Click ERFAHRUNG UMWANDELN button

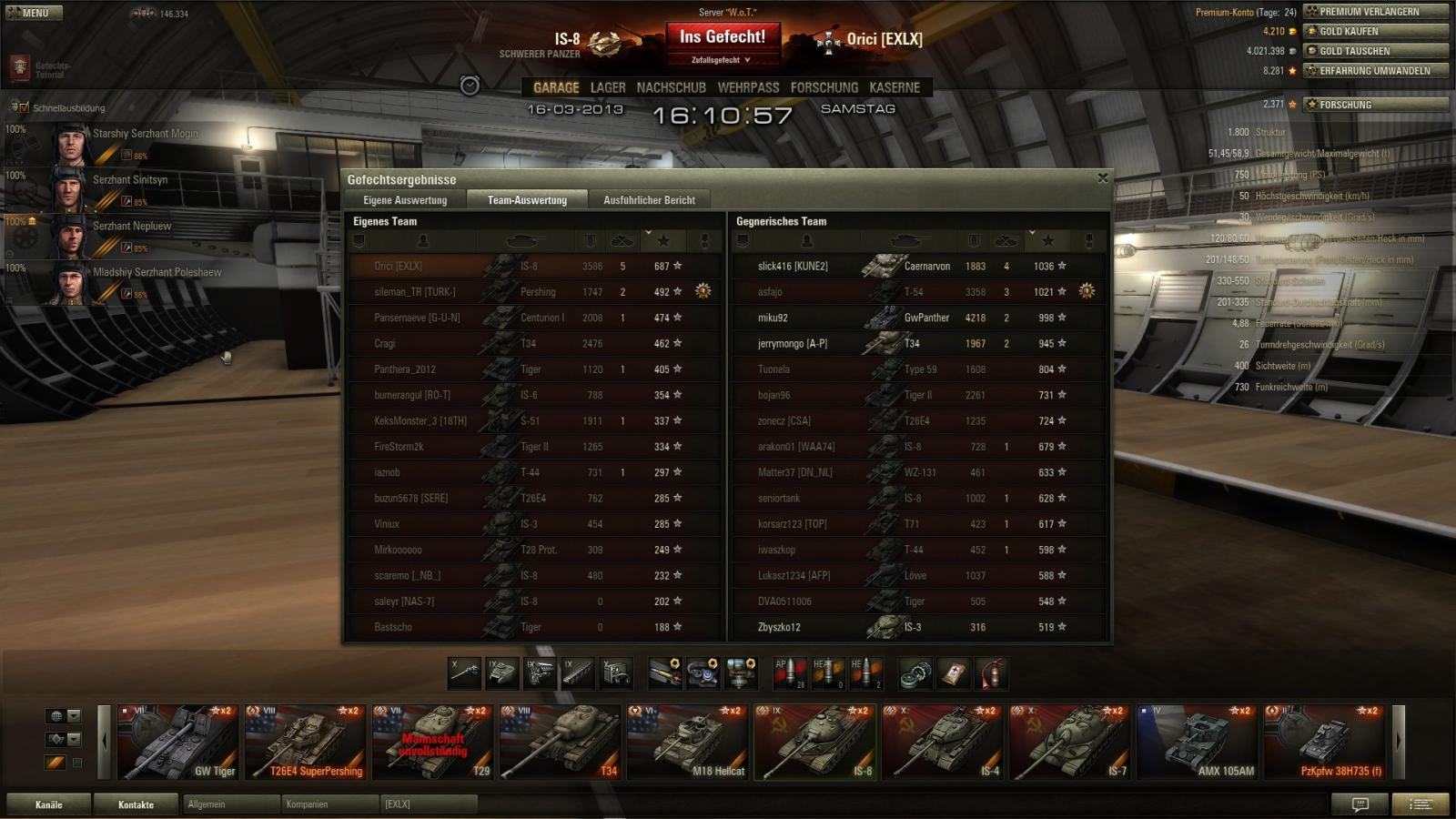pyautogui.click(x=1375, y=71)
